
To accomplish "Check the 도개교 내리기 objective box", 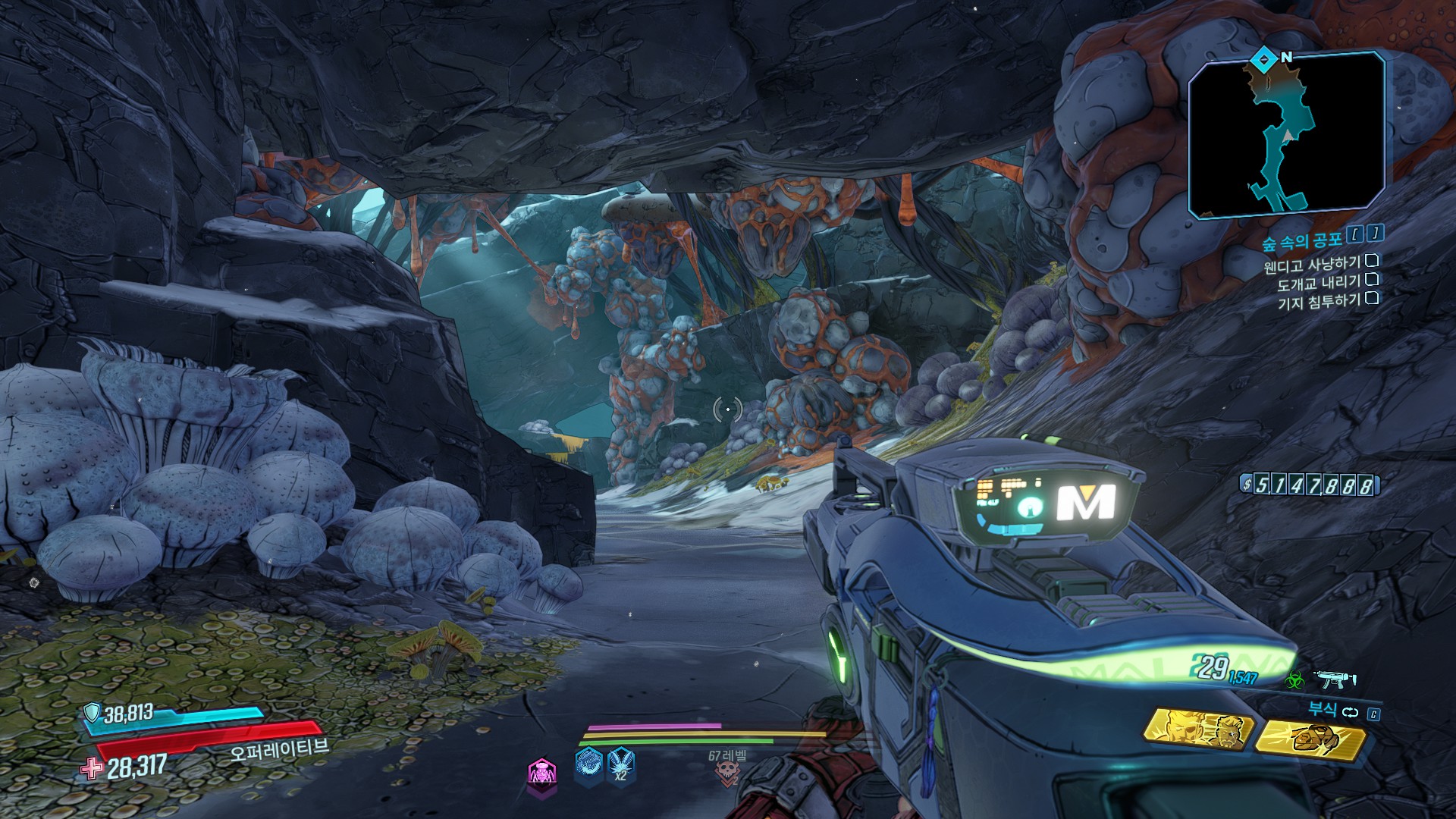I will pos(1371,280).
